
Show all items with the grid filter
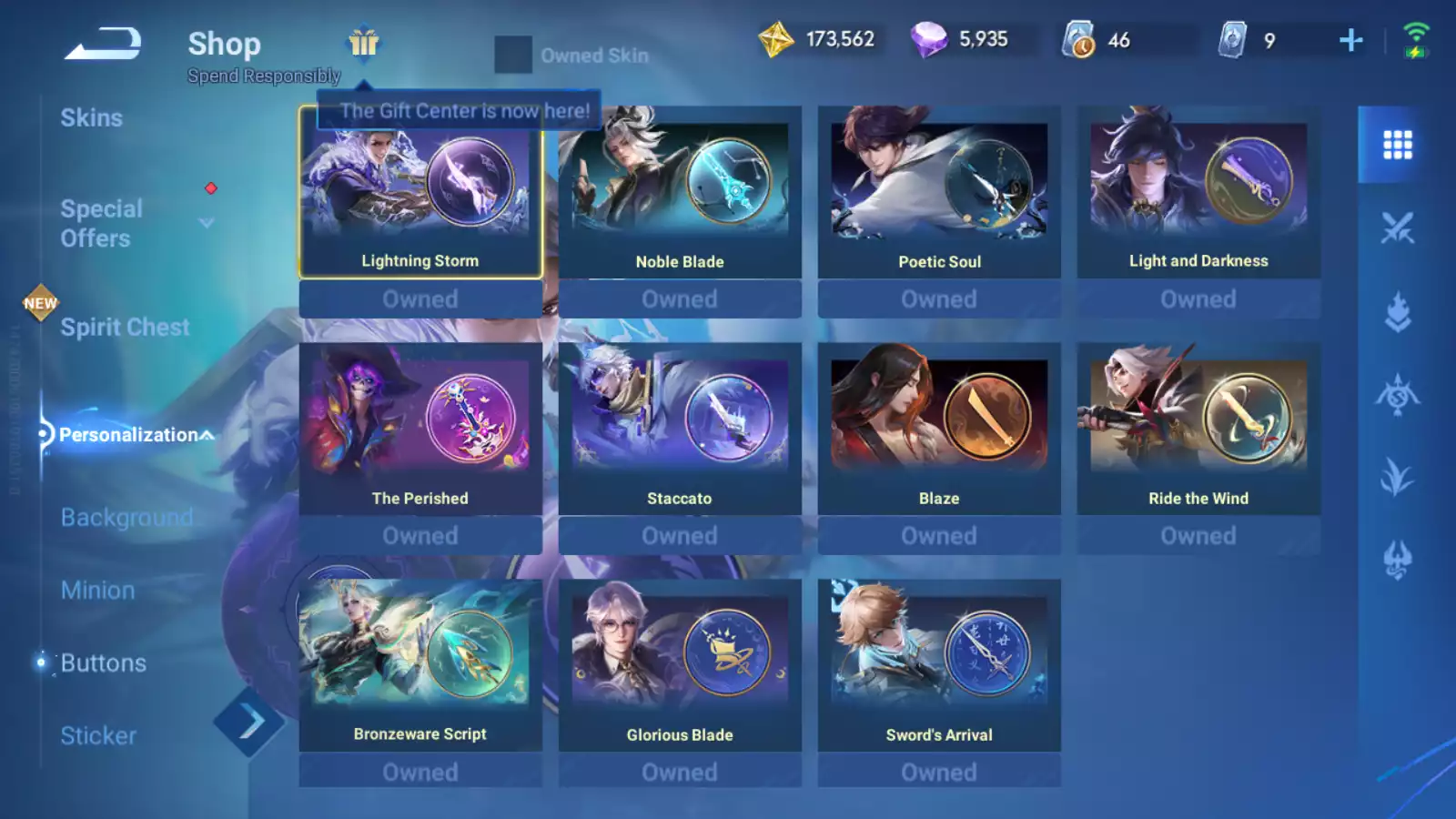1397,145
